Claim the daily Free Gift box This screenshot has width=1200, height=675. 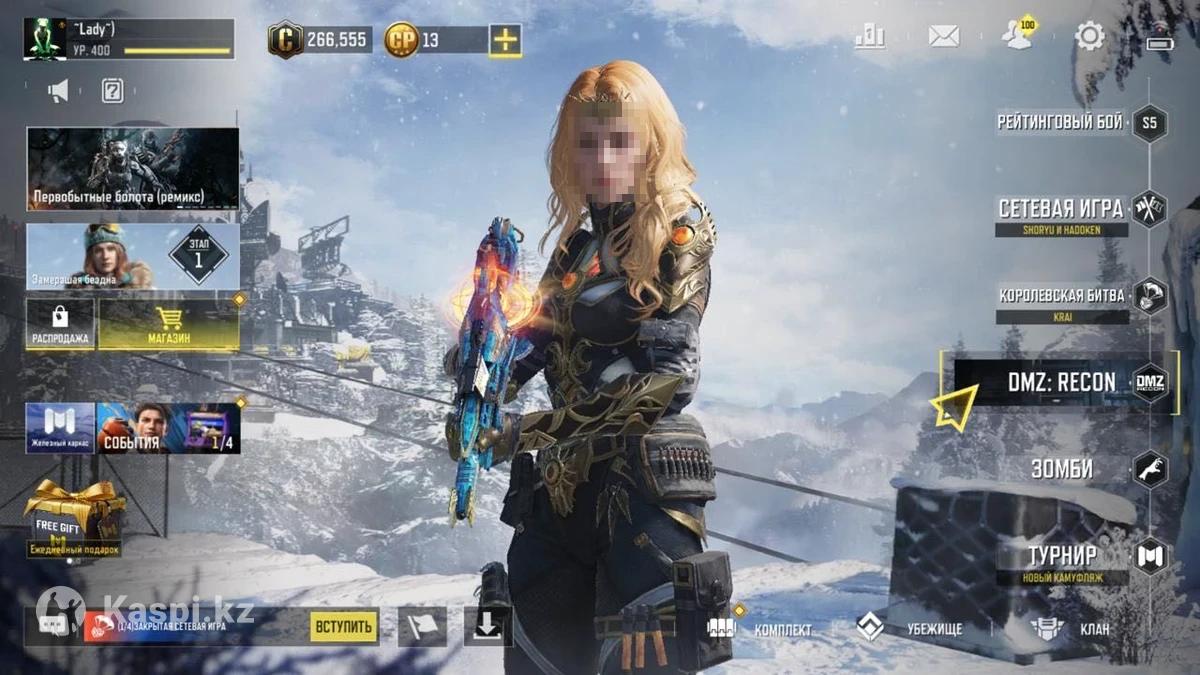[x=74, y=516]
